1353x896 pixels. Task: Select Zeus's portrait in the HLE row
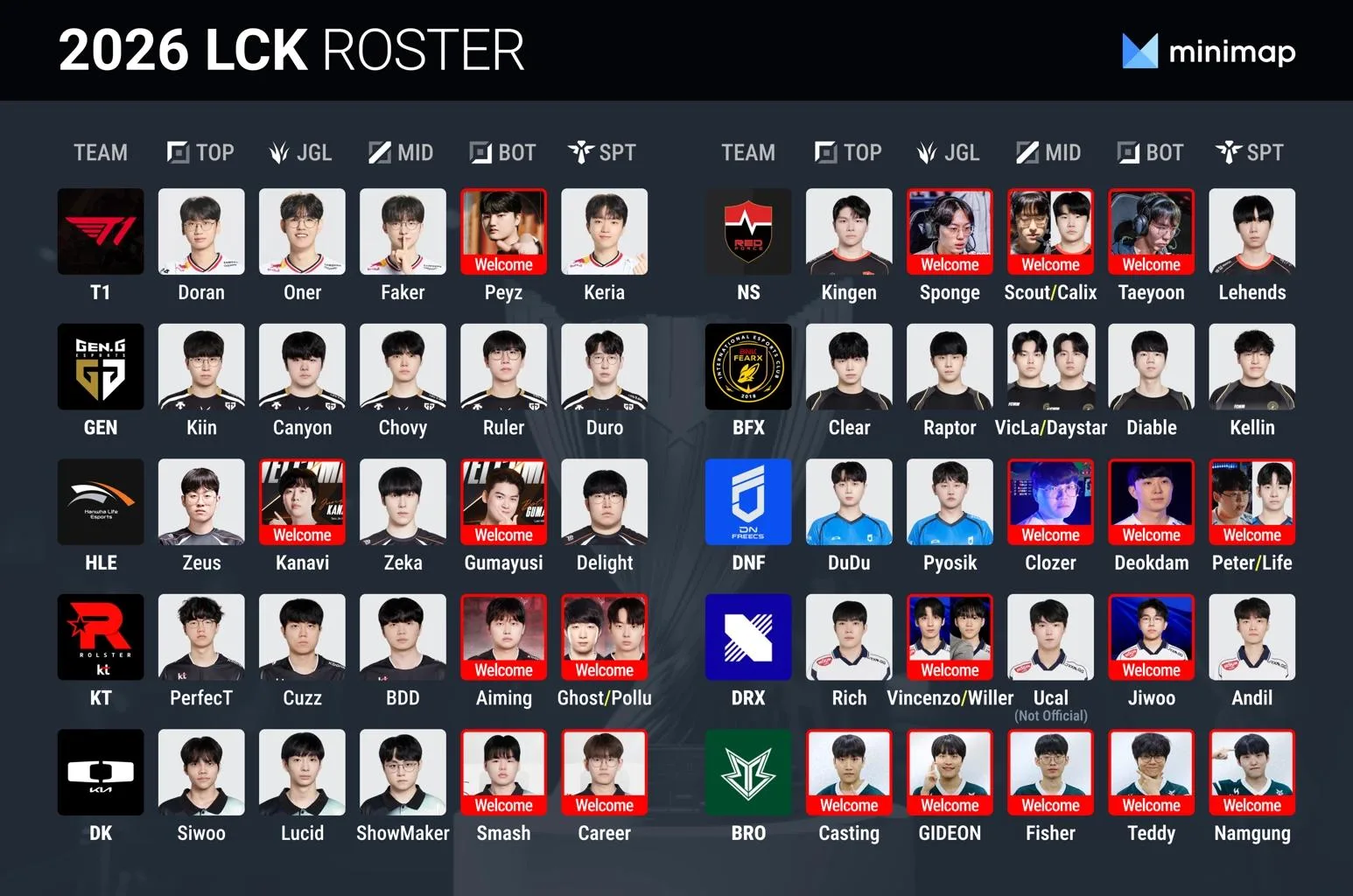click(x=201, y=502)
